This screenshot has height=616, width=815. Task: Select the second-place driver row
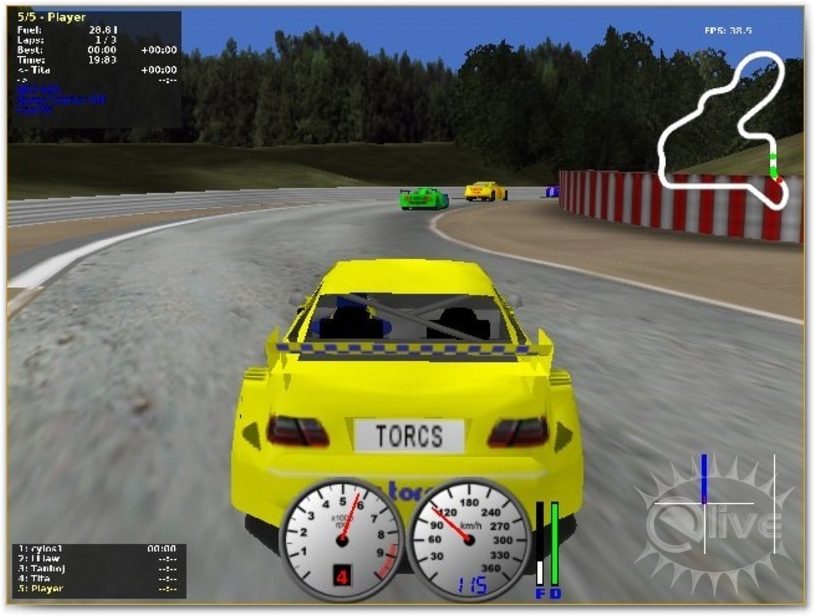point(42,559)
